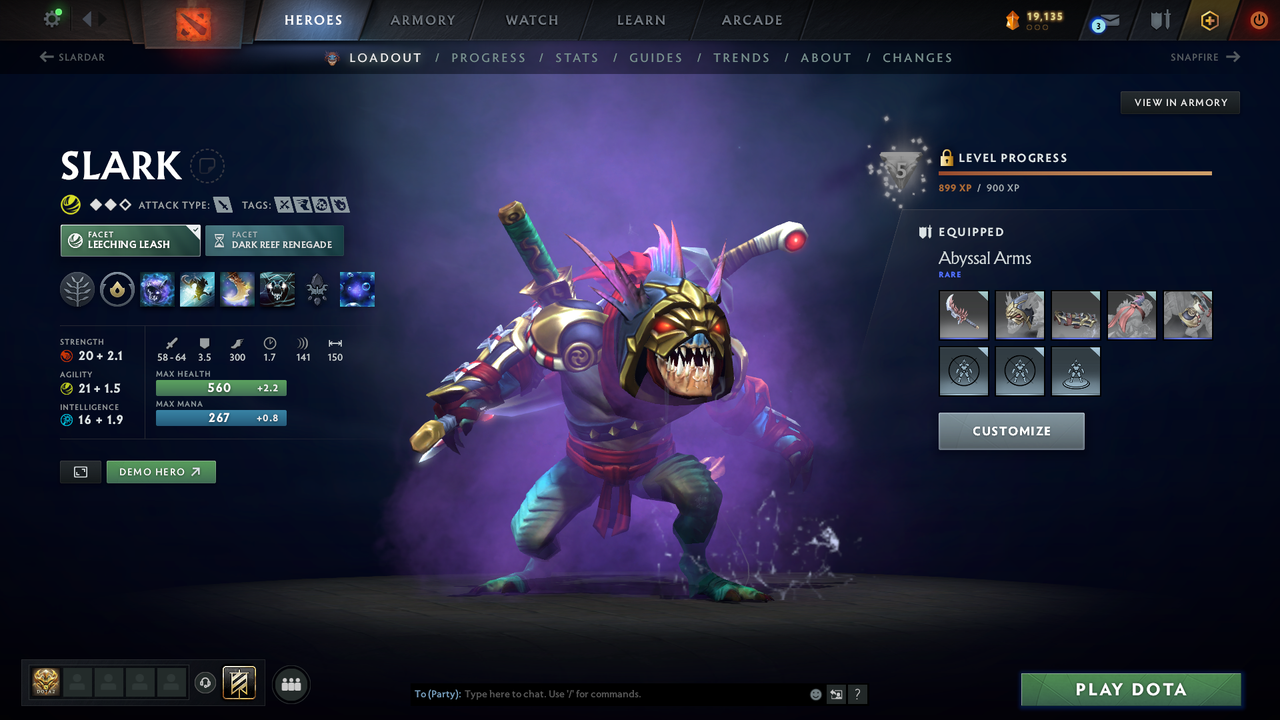
Task: Select the Dark Pact ability icon
Action: 157,289
